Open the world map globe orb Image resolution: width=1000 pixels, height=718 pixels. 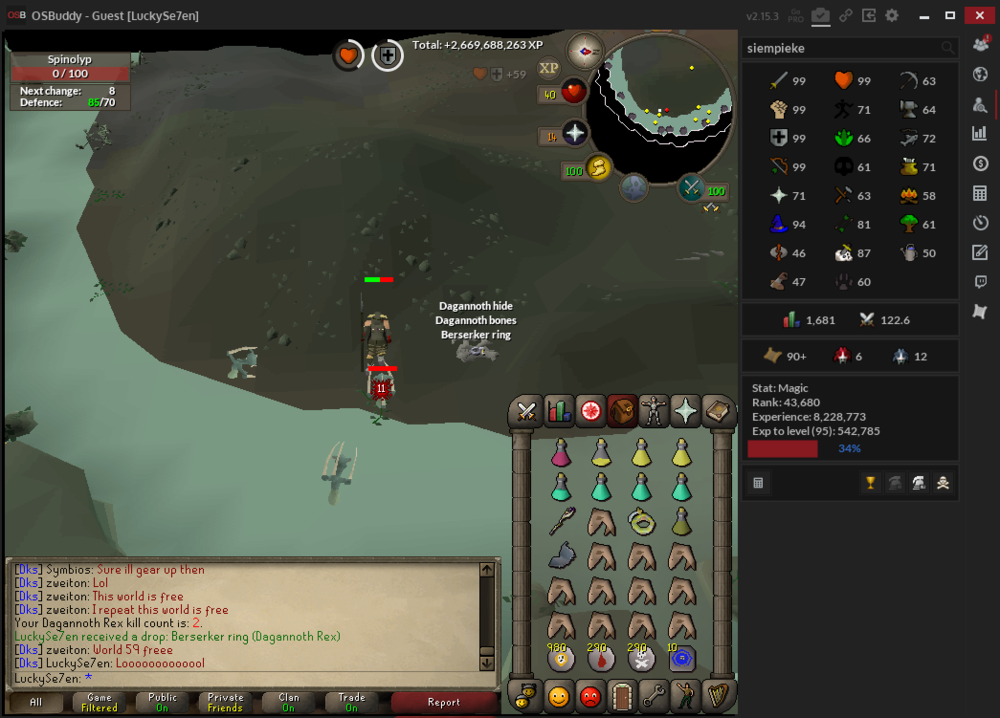(634, 187)
